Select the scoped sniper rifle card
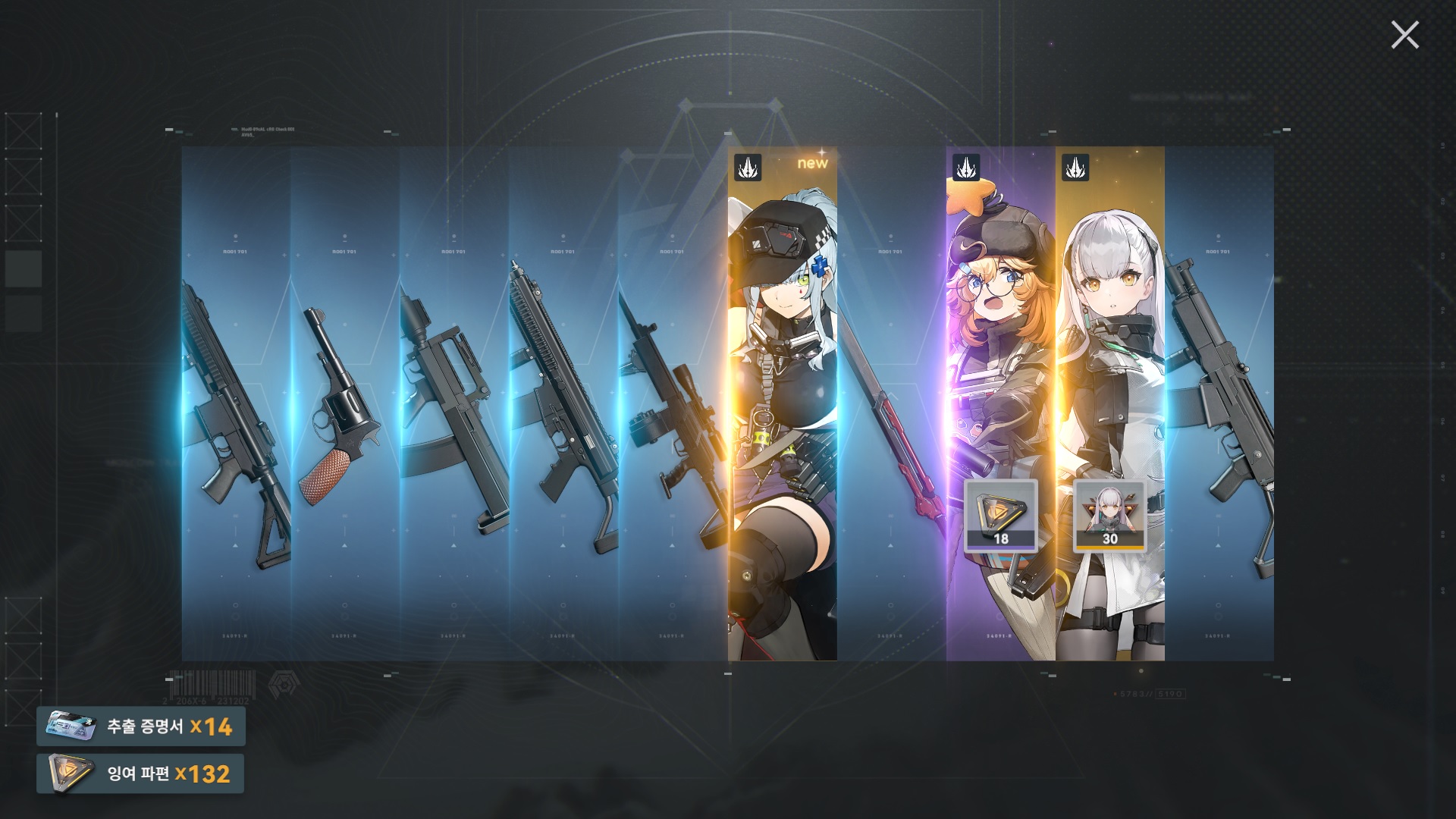Image resolution: width=1456 pixels, height=819 pixels. (673, 402)
